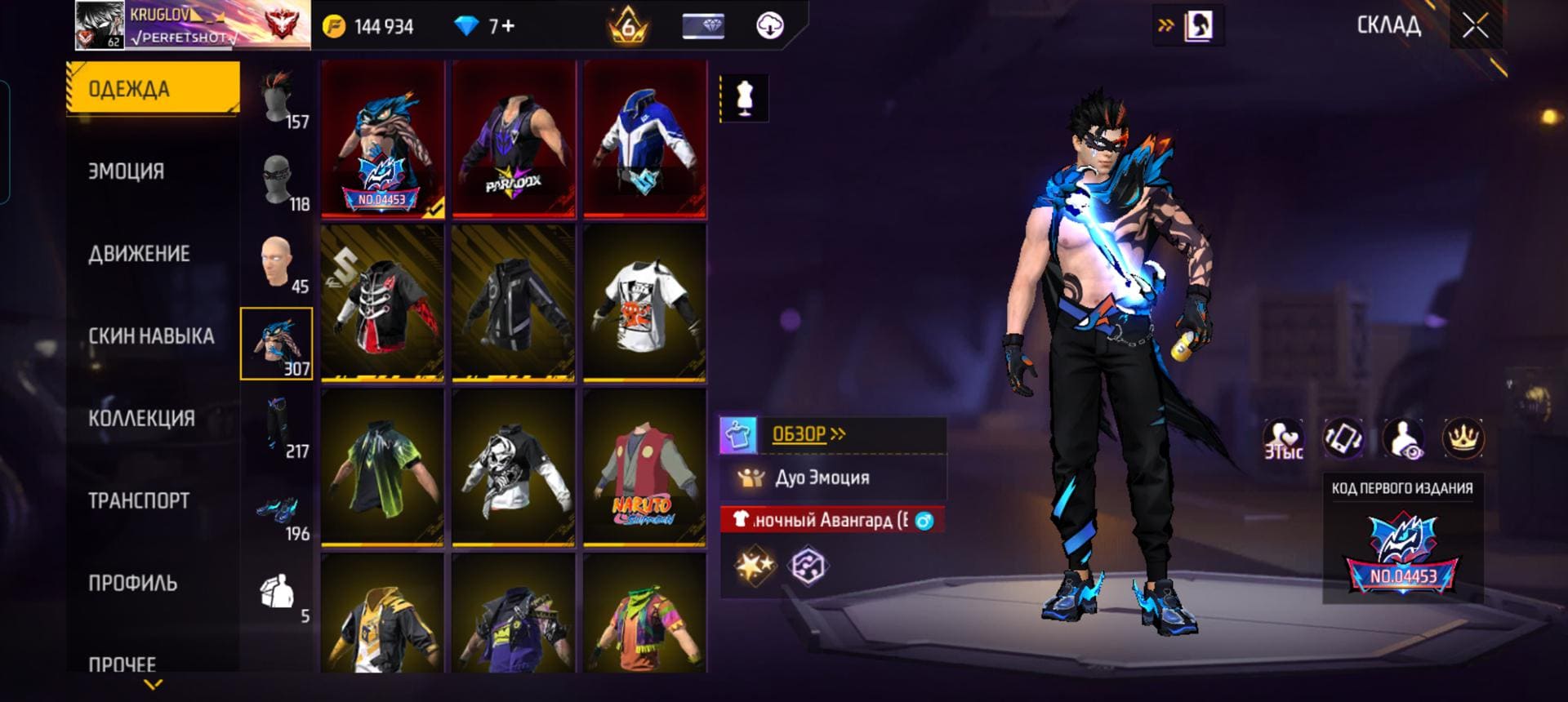Choose the blue and white hooded jacket
Screen dimensions: 1568x702
click(644, 139)
